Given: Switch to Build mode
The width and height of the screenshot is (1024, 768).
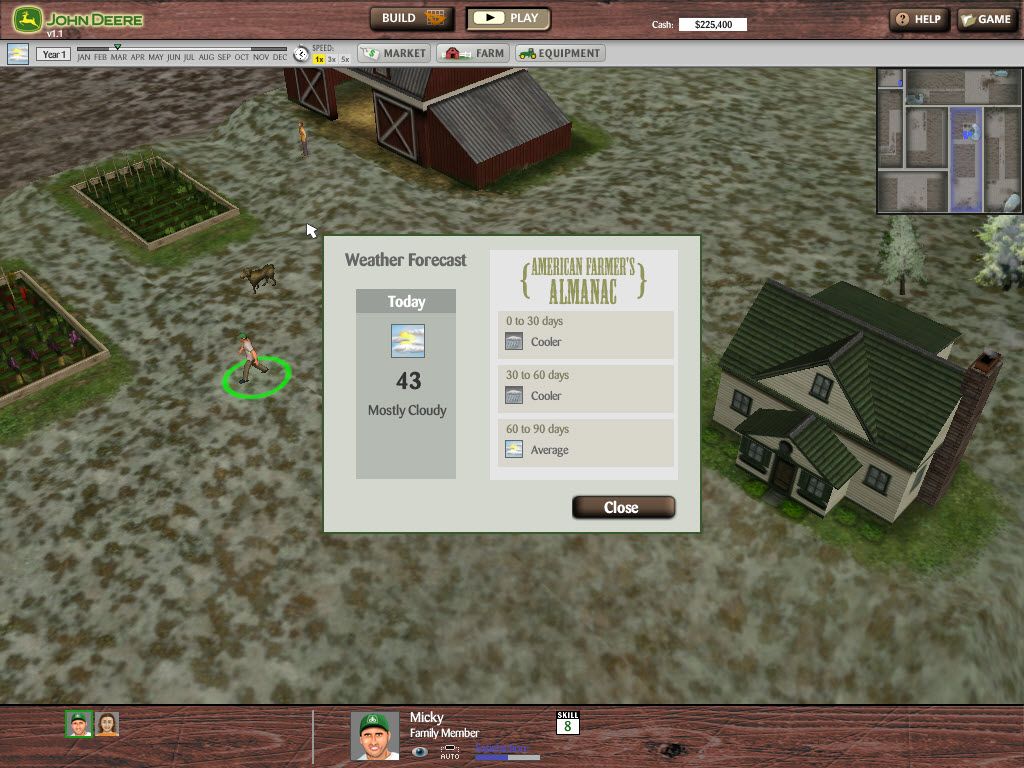Looking at the screenshot, I should tap(412, 18).
